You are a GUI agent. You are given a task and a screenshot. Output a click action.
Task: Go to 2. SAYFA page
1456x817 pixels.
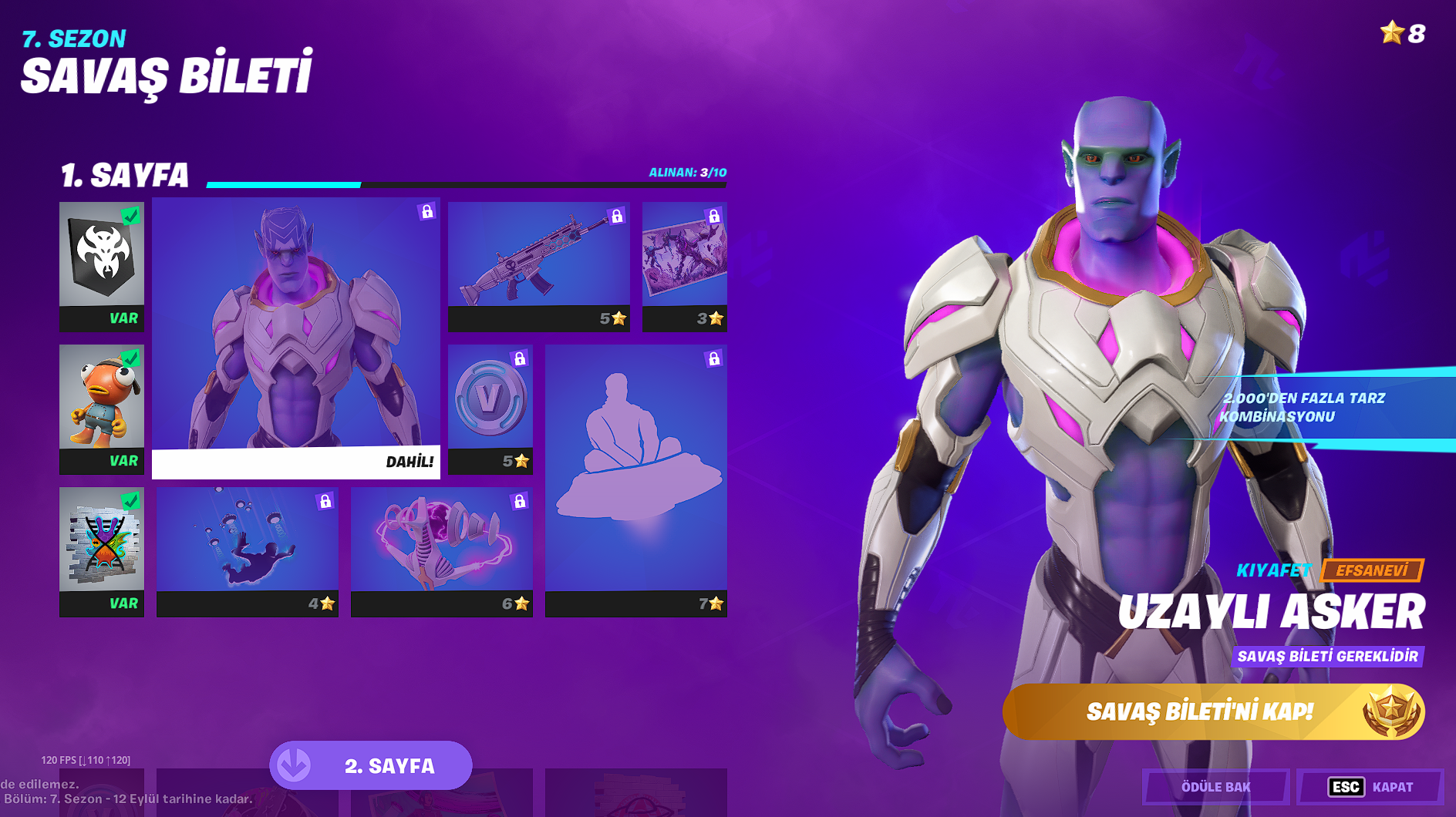point(371,765)
